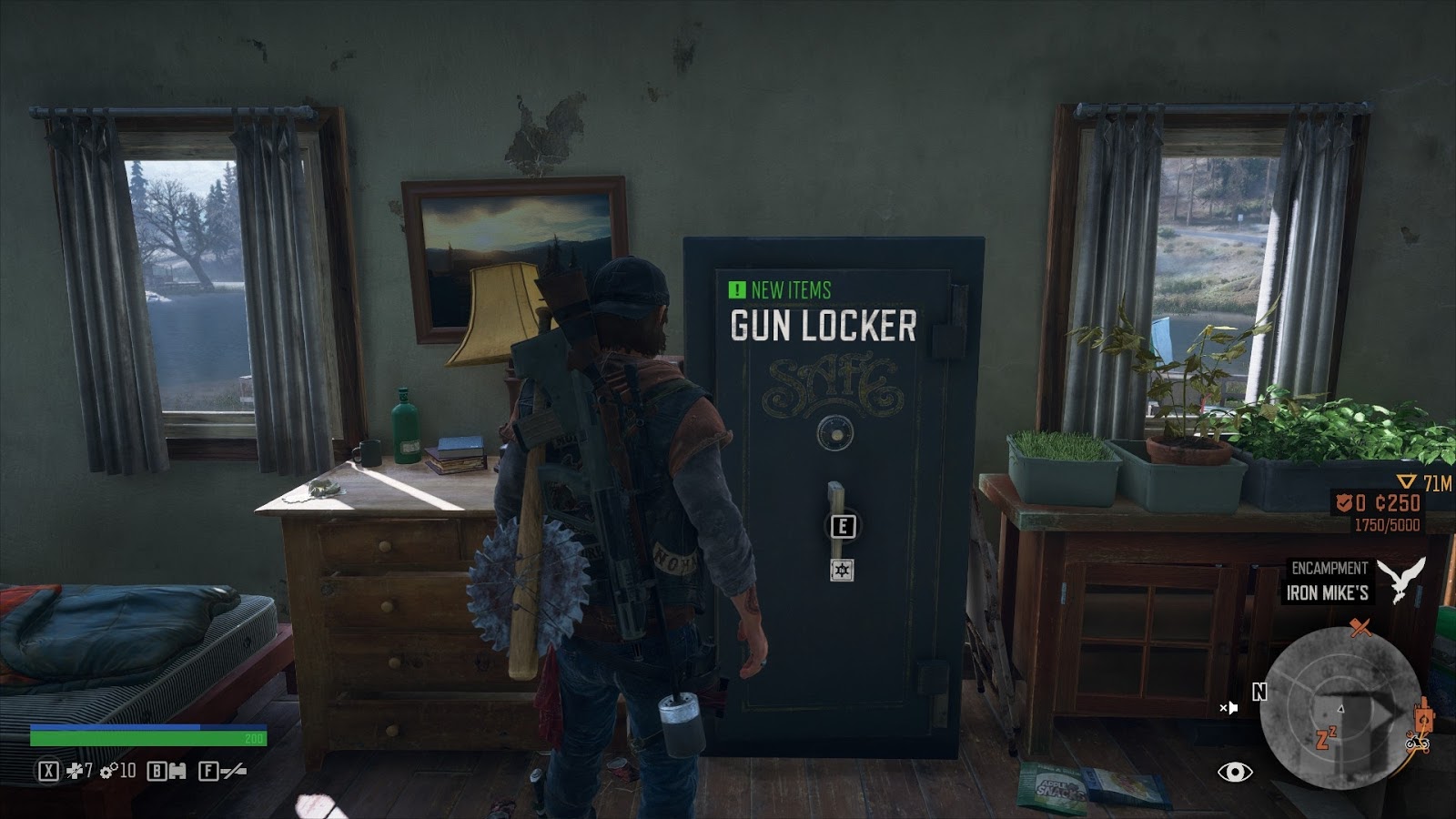This screenshot has height=819, width=1456.
Task: Toggle the eye awareness indicator near the minimap
Action: coord(1233,772)
